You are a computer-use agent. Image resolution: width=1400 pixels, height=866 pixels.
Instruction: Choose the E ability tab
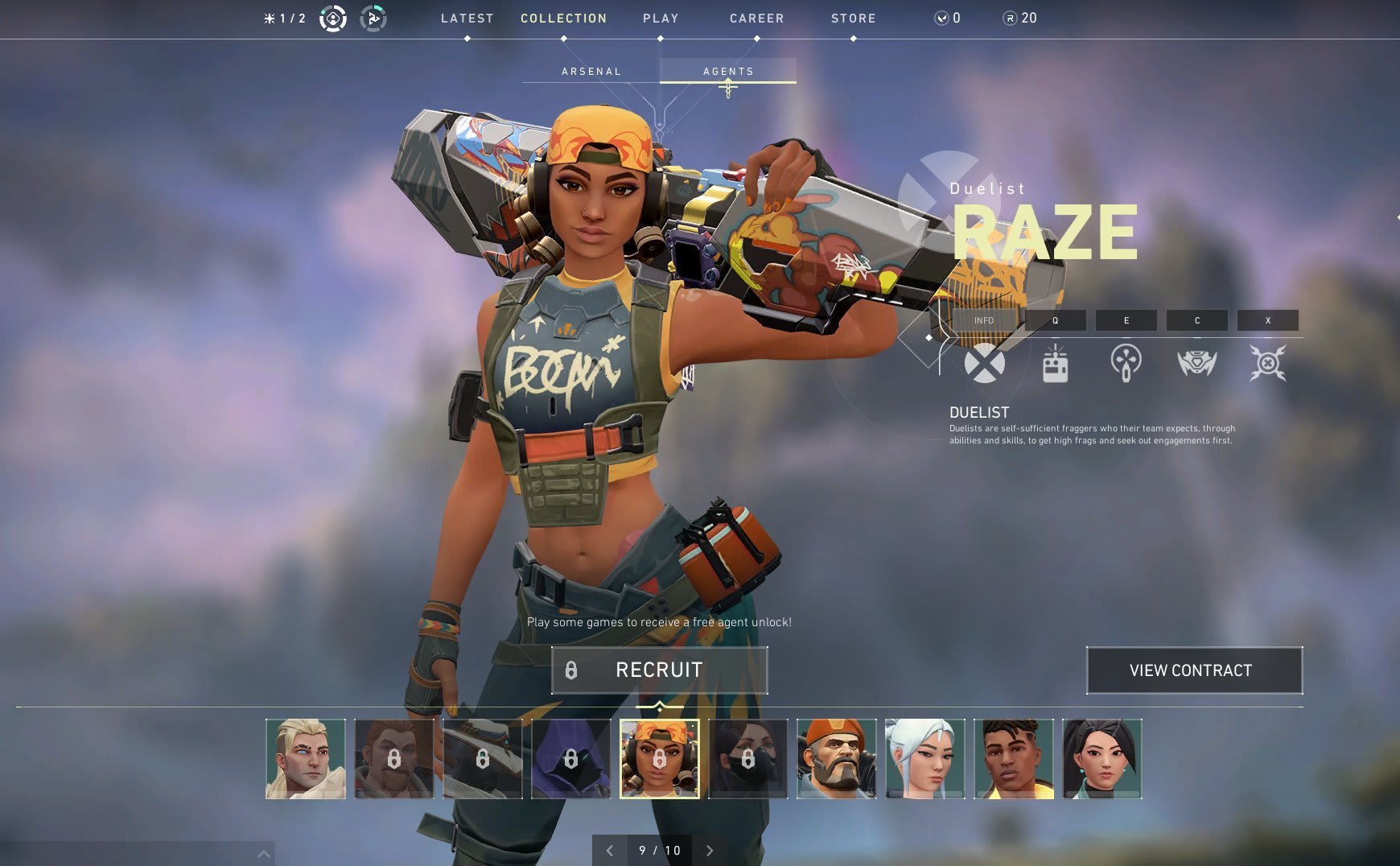[x=1126, y=320]
